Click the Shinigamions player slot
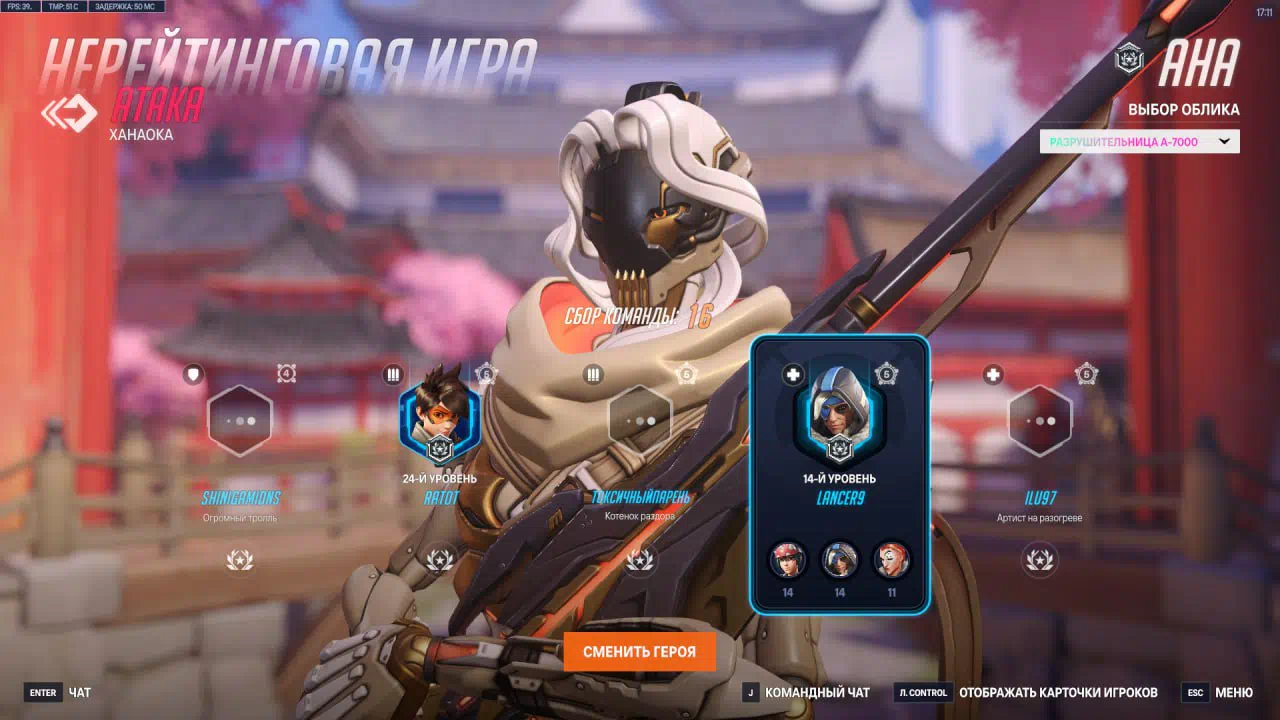 240,421
